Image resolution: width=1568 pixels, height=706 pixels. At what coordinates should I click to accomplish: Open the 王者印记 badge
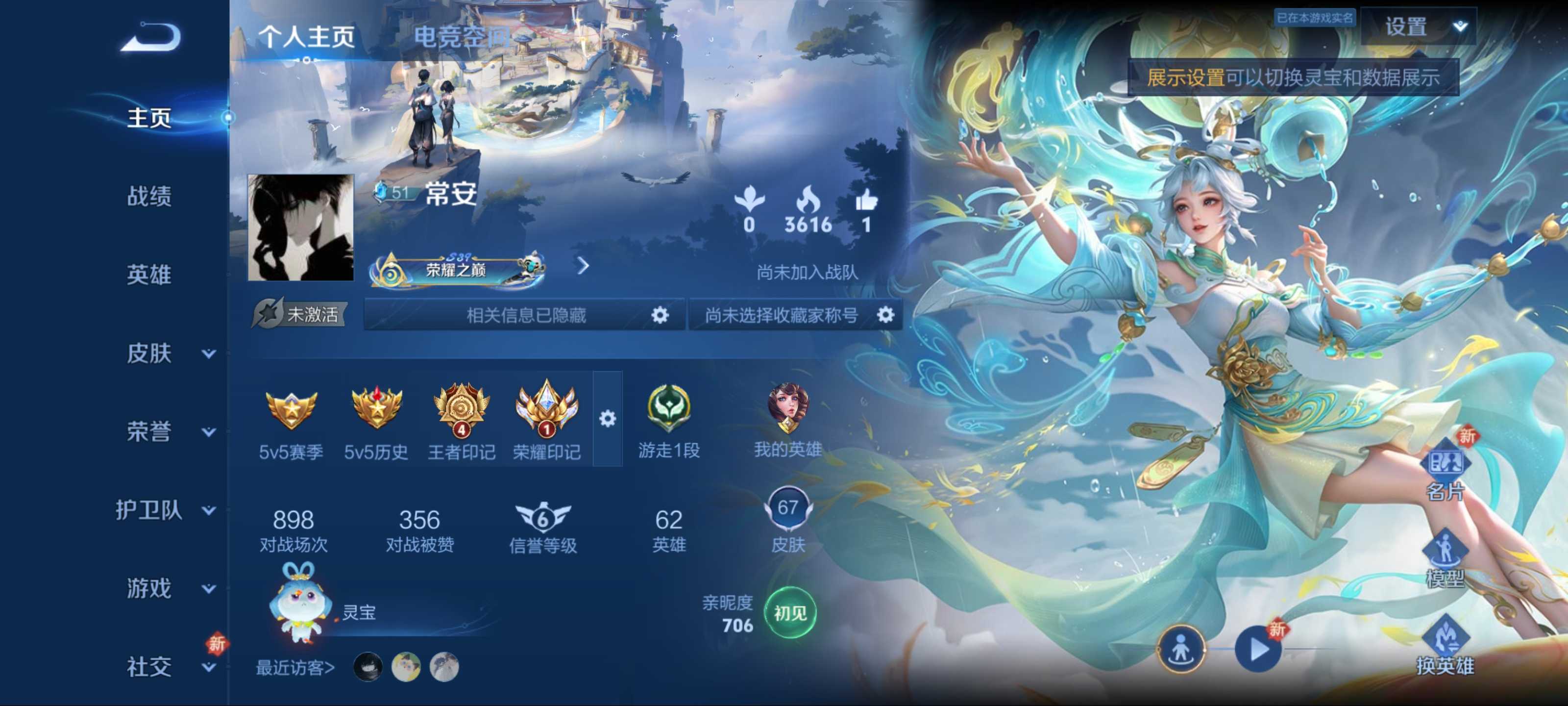tap(462, 420)
